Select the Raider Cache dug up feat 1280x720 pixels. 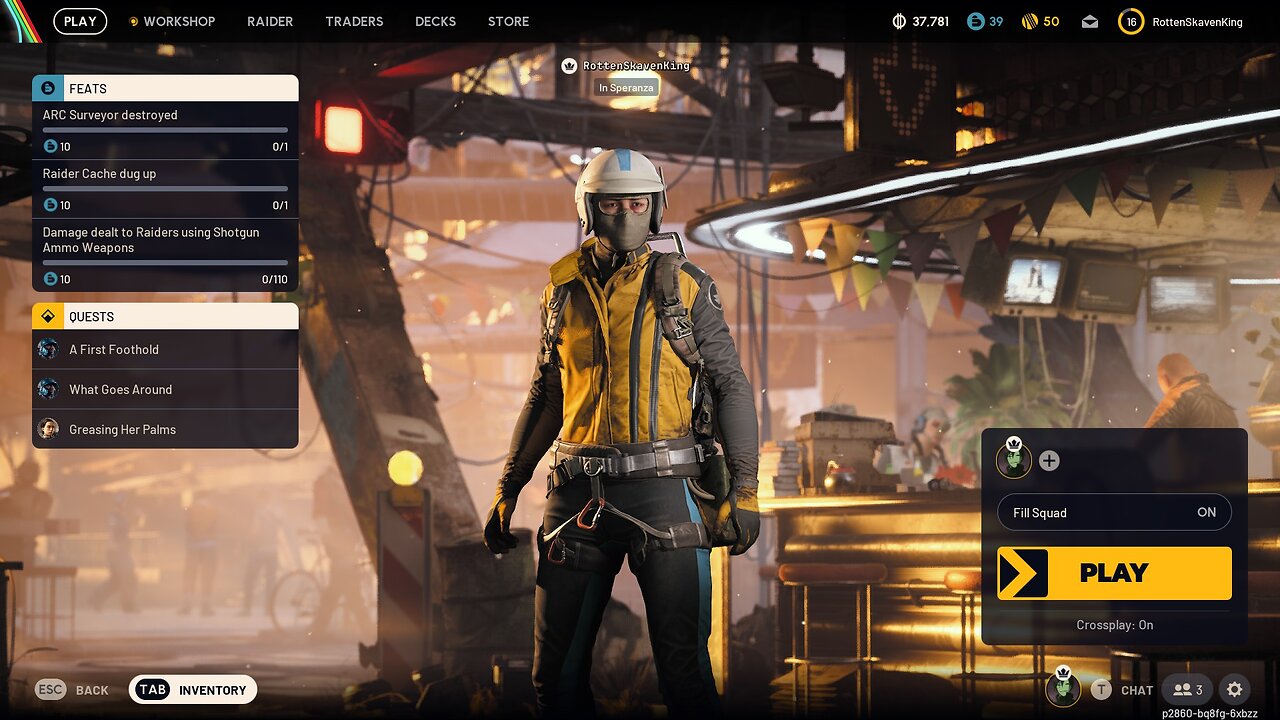tap(165, 189)
